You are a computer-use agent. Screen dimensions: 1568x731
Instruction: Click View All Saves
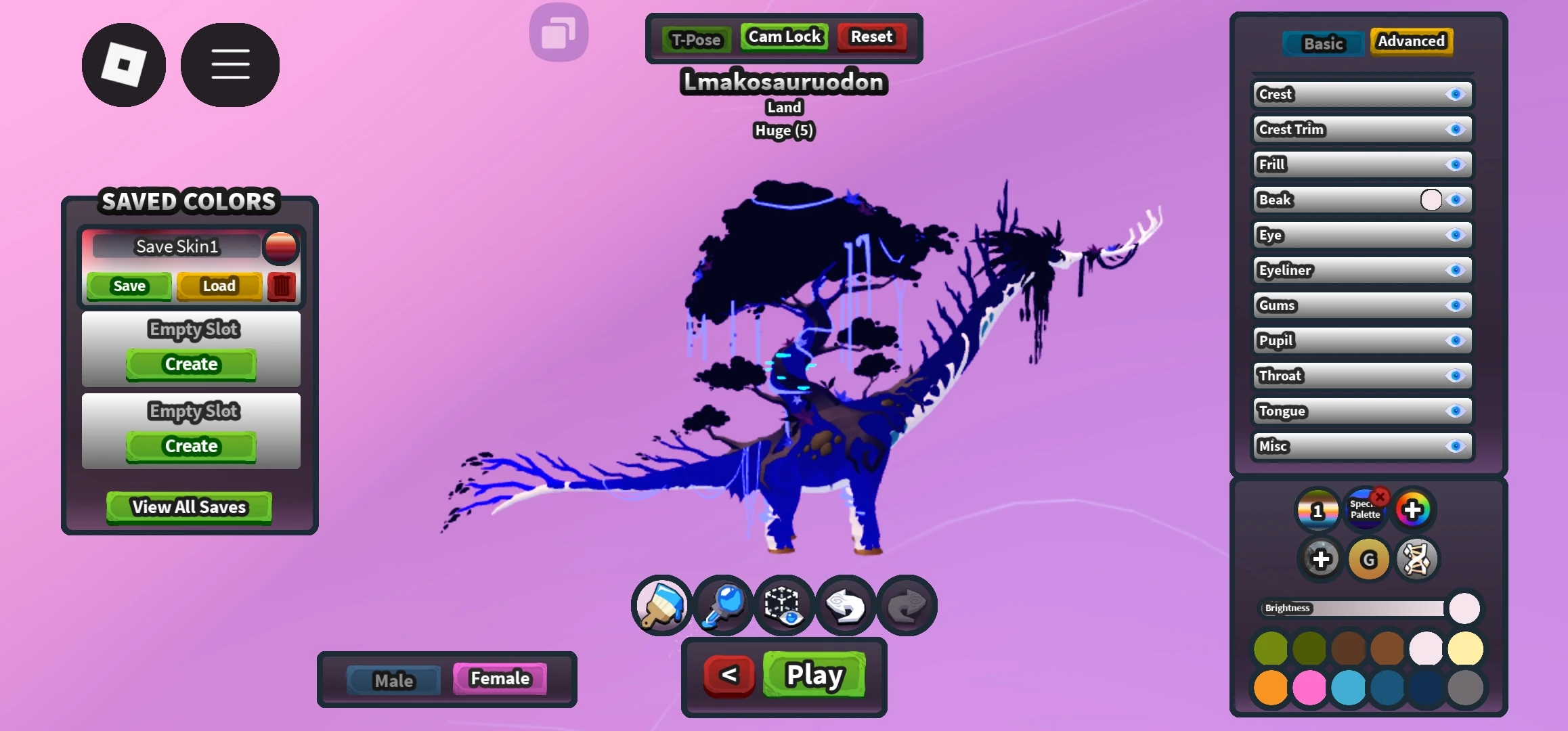[x=188, y=507]
